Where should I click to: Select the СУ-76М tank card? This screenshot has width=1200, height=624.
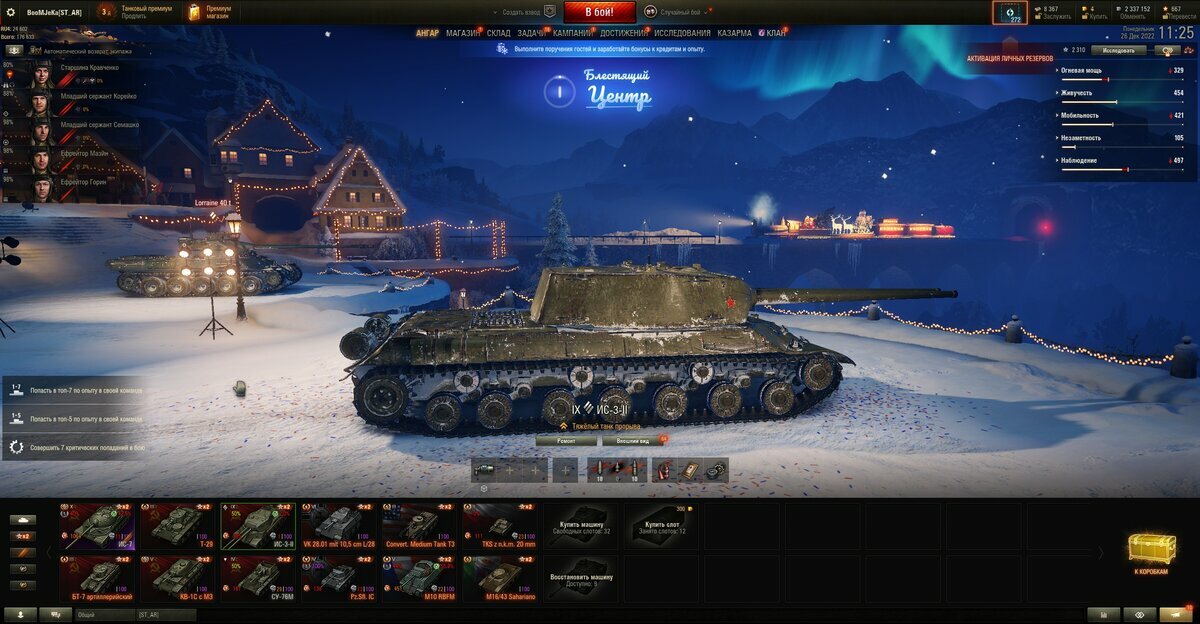(x=258, y=577)
